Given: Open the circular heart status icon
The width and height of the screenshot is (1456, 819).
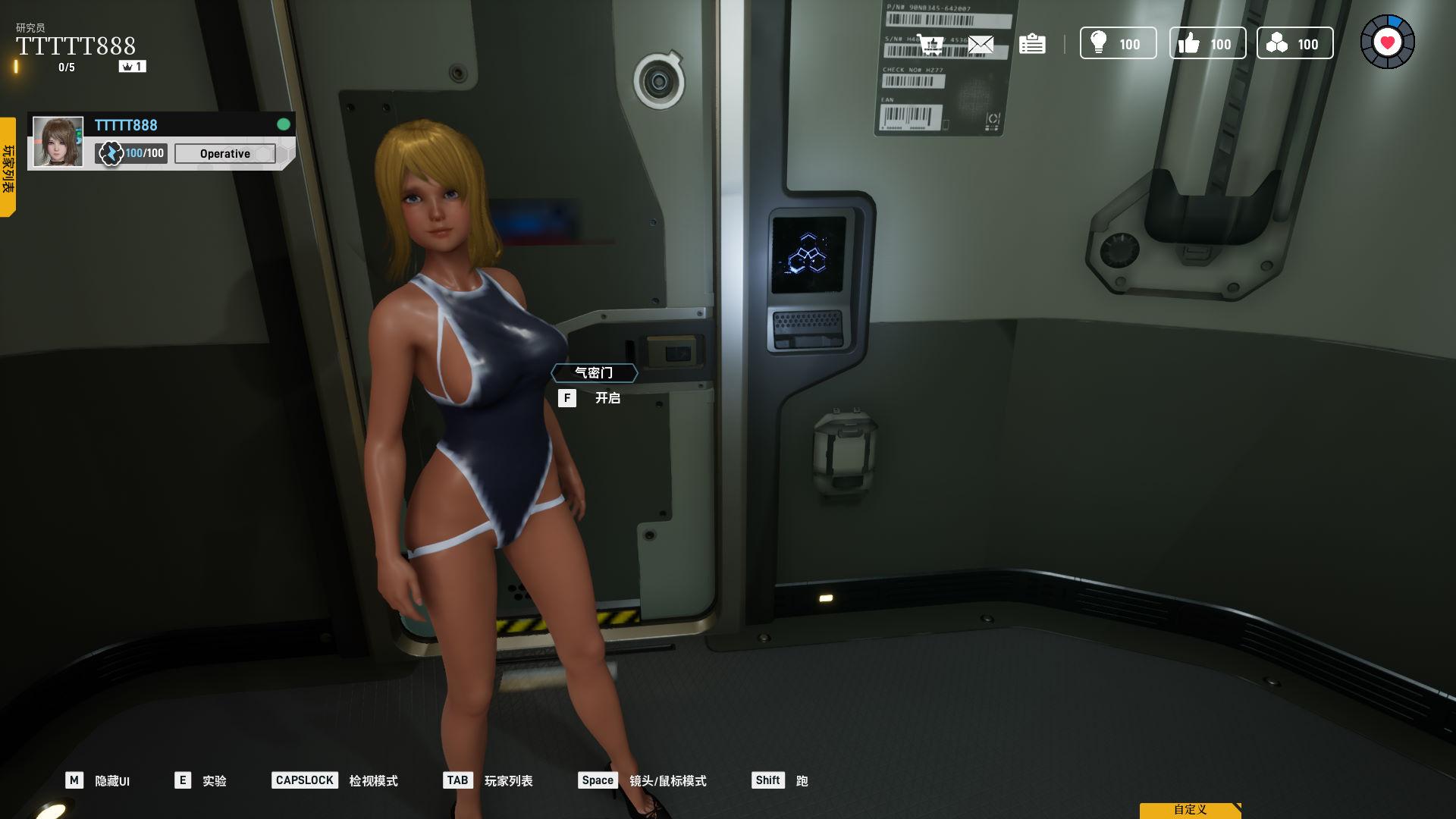Looking at the screenshot, I should pyautogui.click(x=1387, y=42).
